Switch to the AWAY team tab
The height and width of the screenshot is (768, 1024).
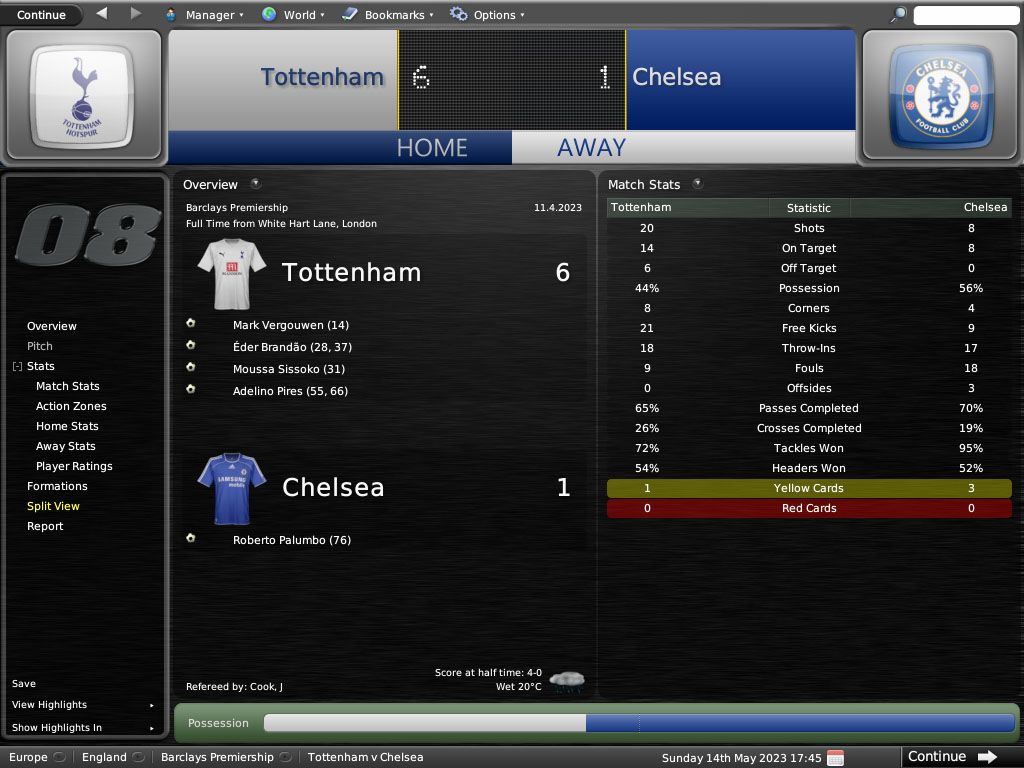click(x=591, y=148)
